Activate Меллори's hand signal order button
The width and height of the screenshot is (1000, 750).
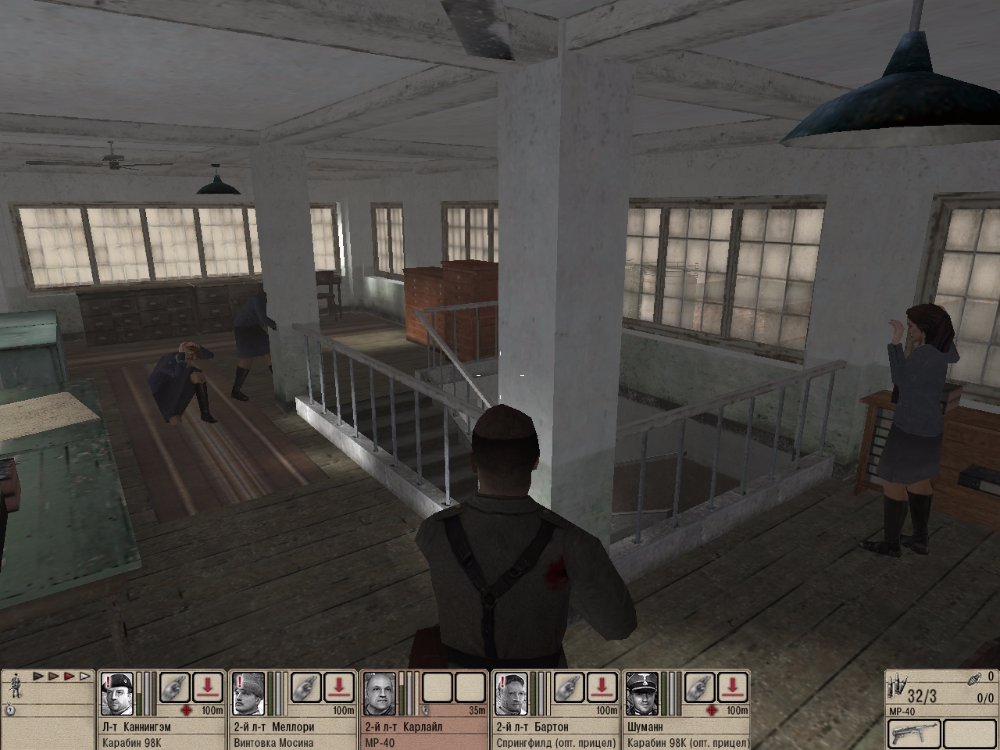tap(306, 687)
